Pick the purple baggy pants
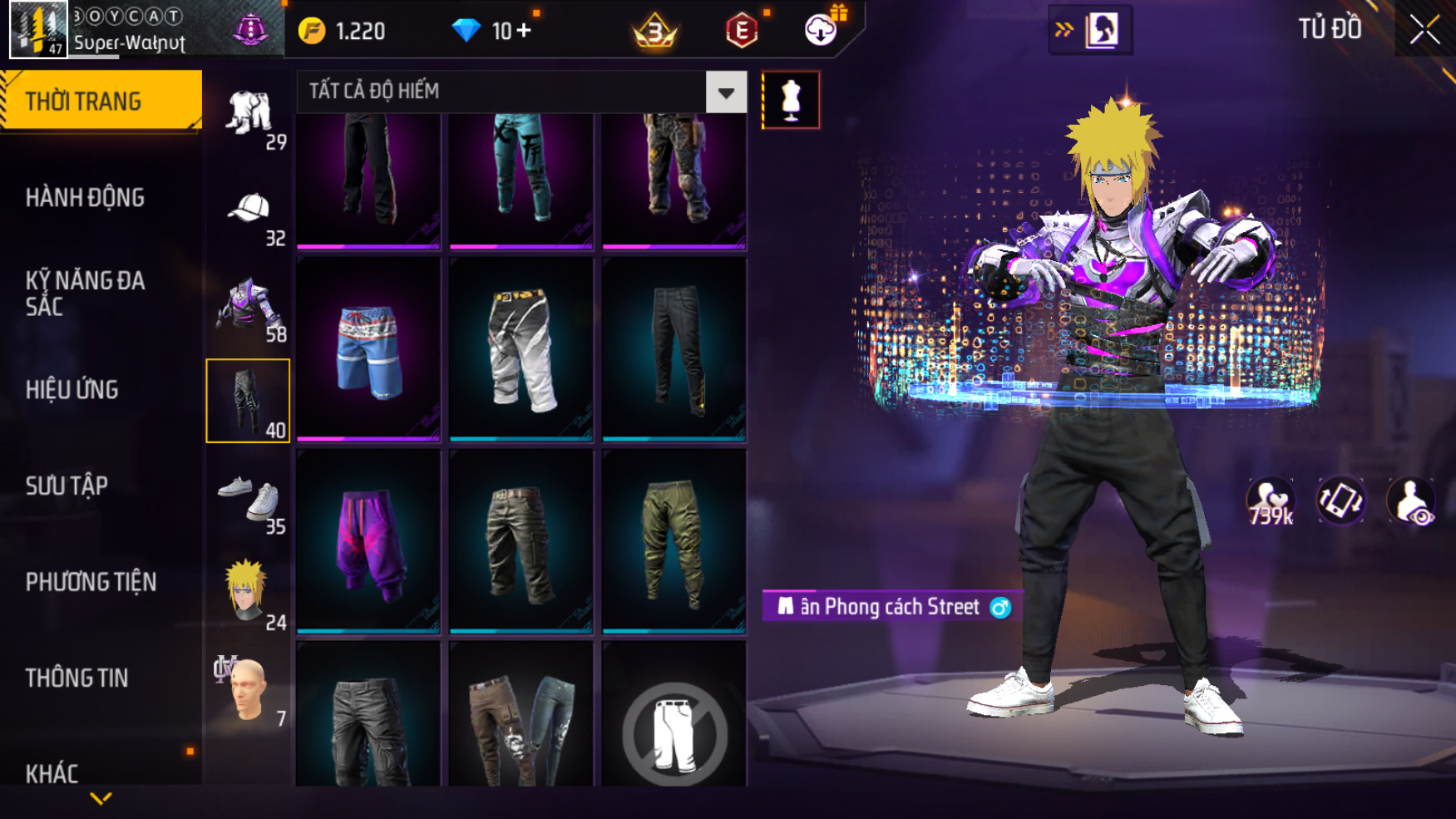This screenshot has width=1456, height=819. click(x=368, y=542)
